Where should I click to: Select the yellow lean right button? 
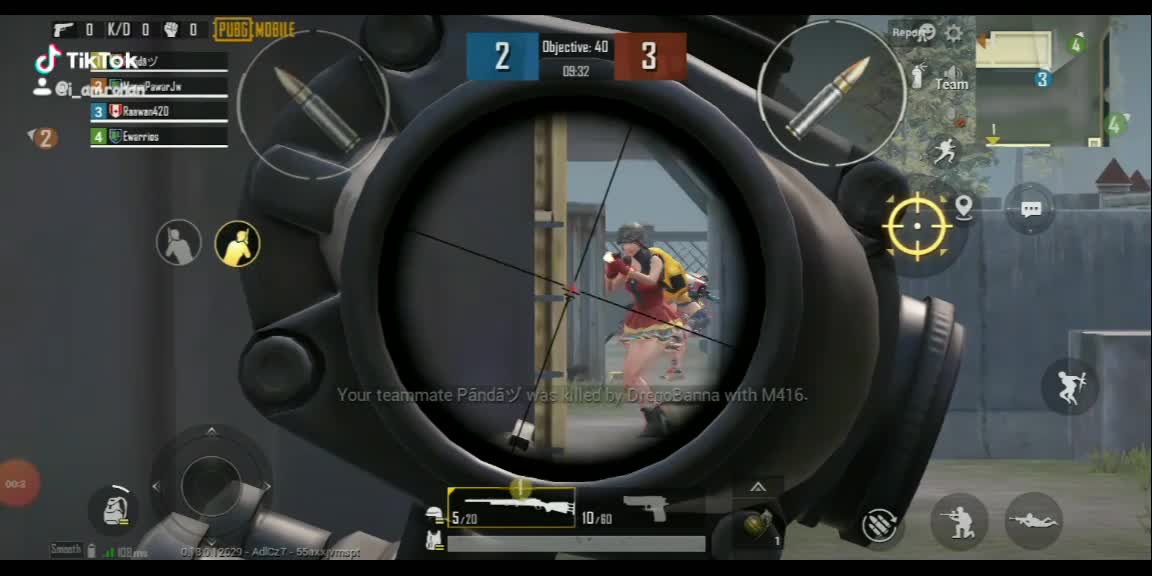[238, 244]
